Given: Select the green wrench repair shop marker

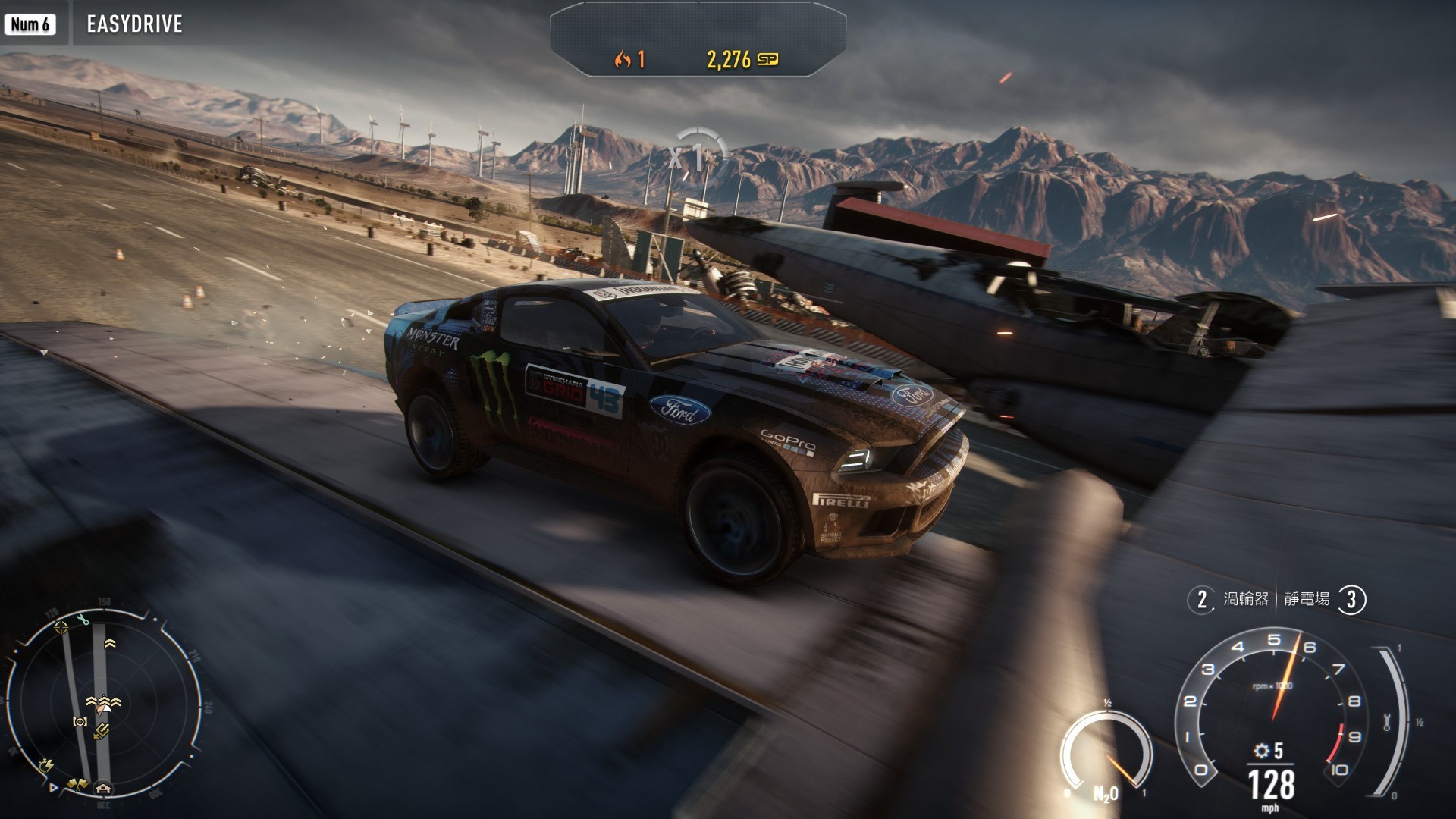Looking at the screenshot, I should [x=83, y=620].
